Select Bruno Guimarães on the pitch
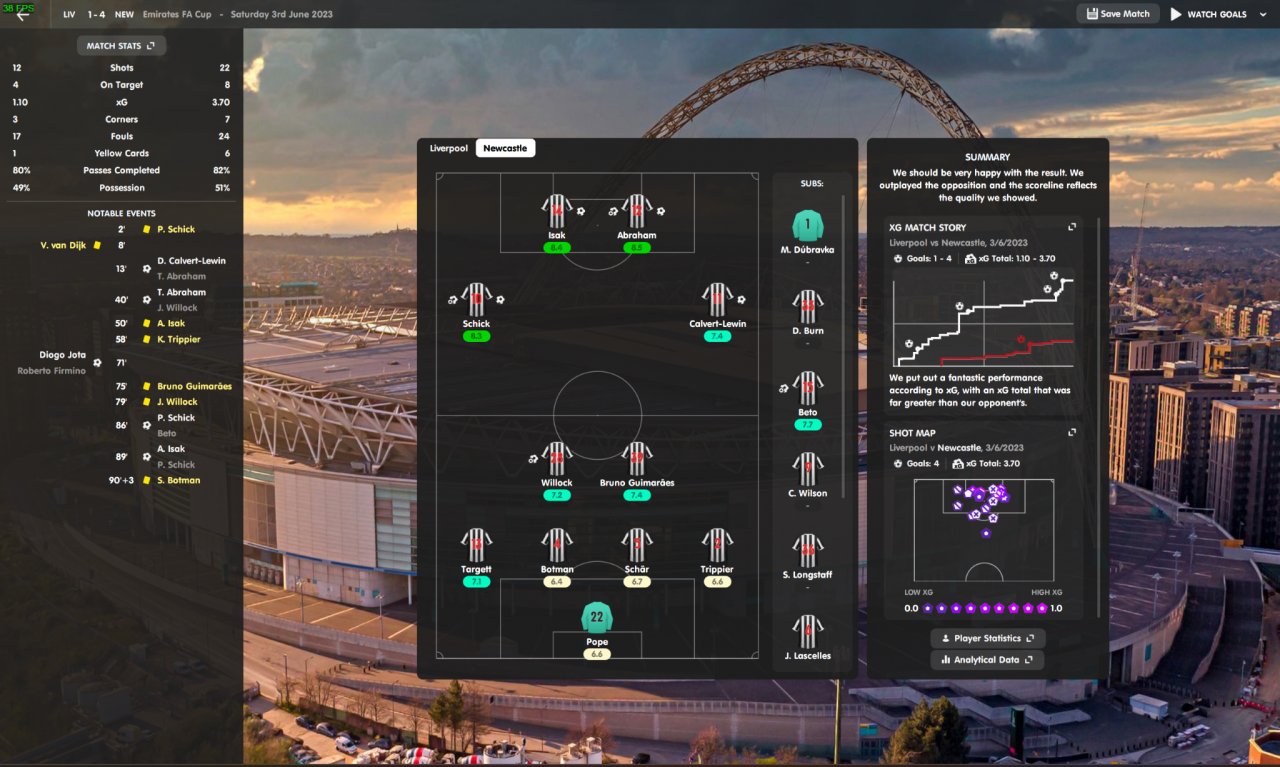 637,459
